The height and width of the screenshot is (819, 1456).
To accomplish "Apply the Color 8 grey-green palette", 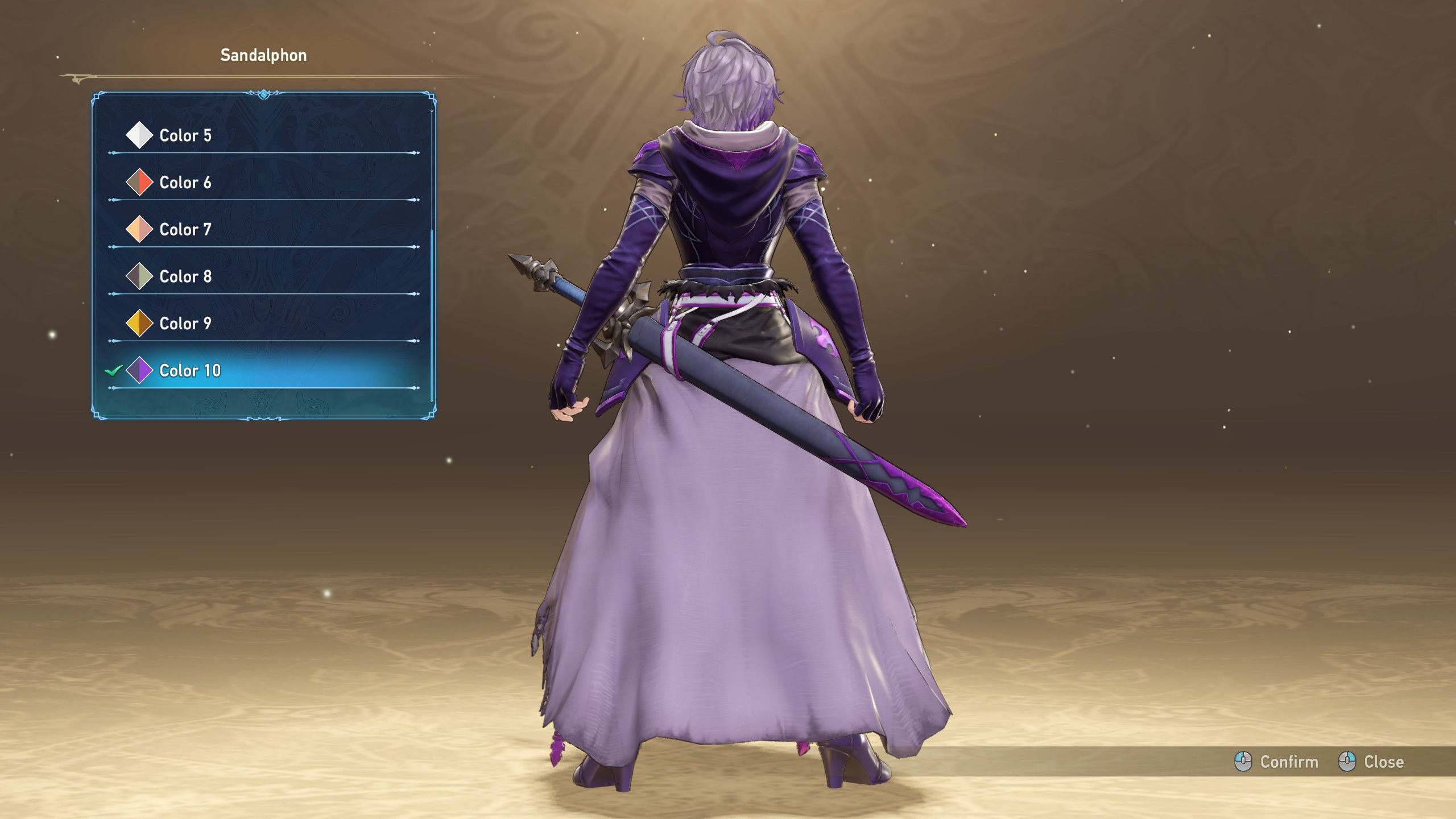I will click(x=185, y=276).
